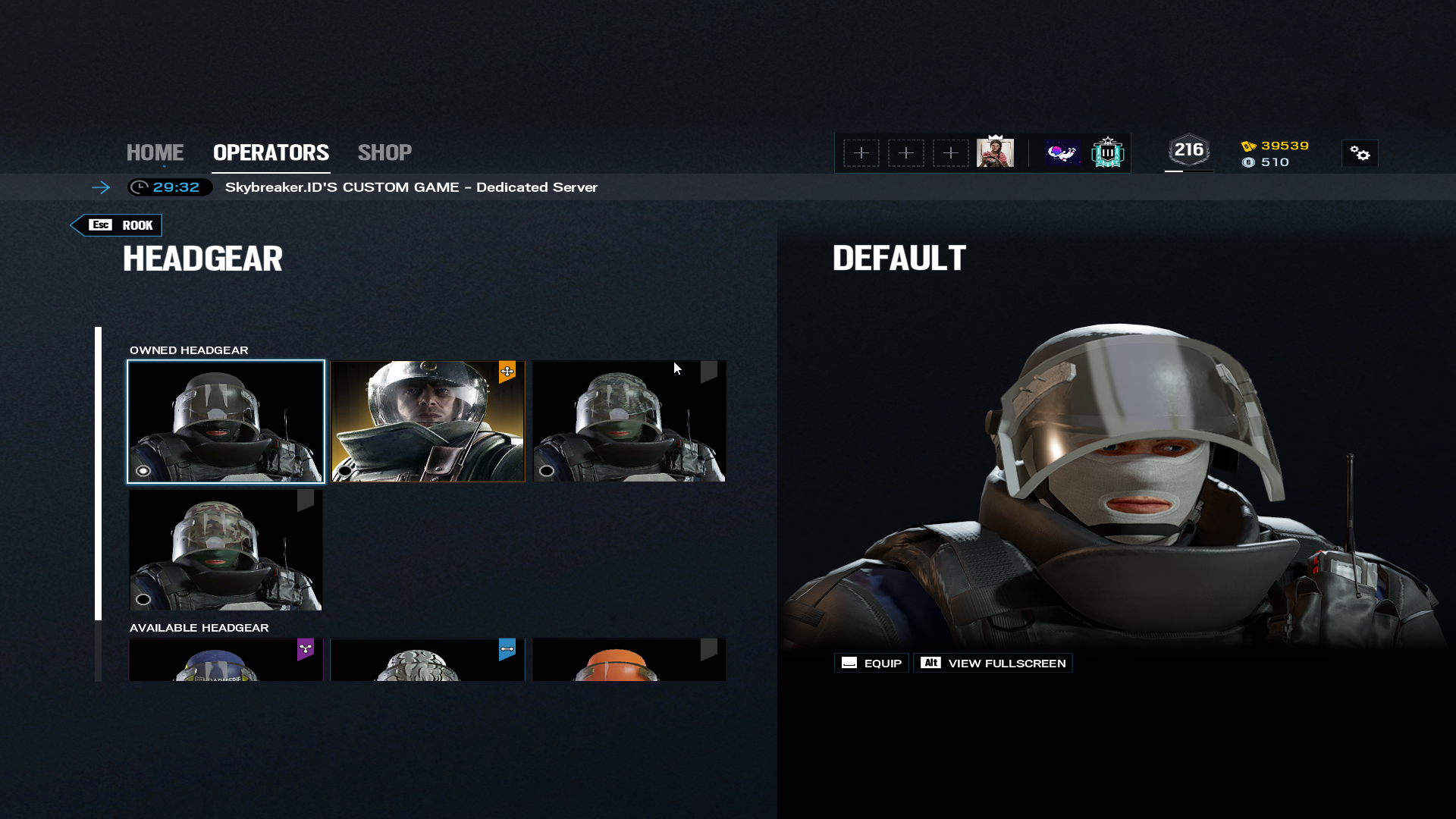View the headgear in fullscreen
The width and height of the screenshot is (1456, 819).
click(993, 663)
